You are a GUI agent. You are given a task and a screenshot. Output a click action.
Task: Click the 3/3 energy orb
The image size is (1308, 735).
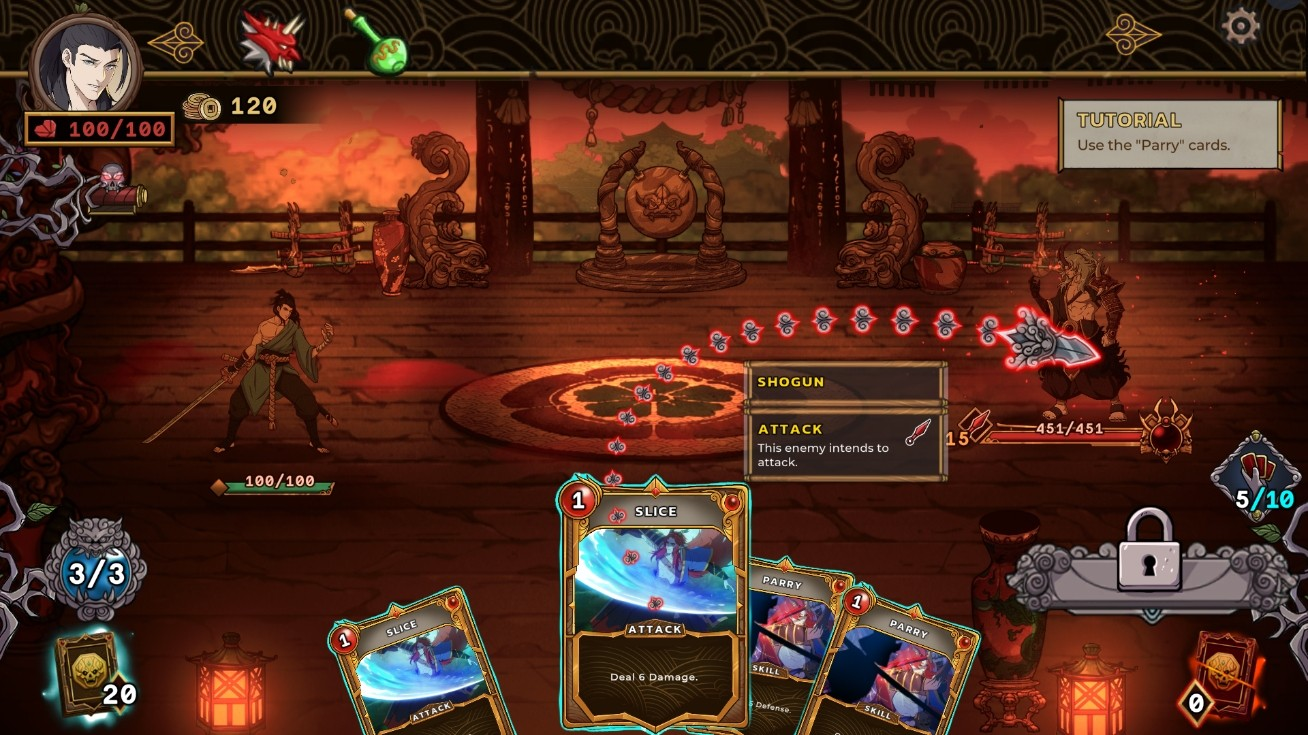click(97, 570)
